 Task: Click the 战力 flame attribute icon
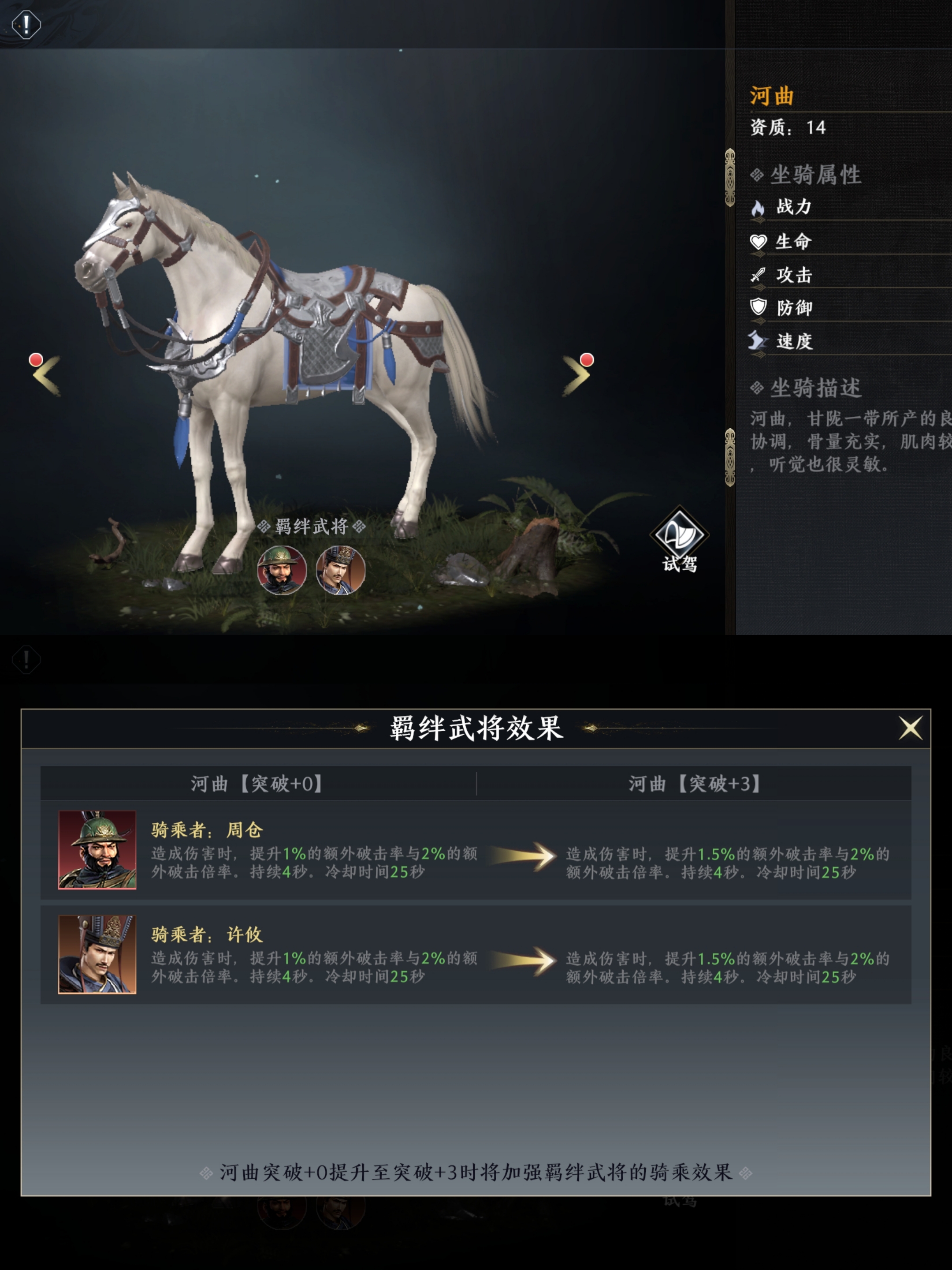tap(759, 209)
